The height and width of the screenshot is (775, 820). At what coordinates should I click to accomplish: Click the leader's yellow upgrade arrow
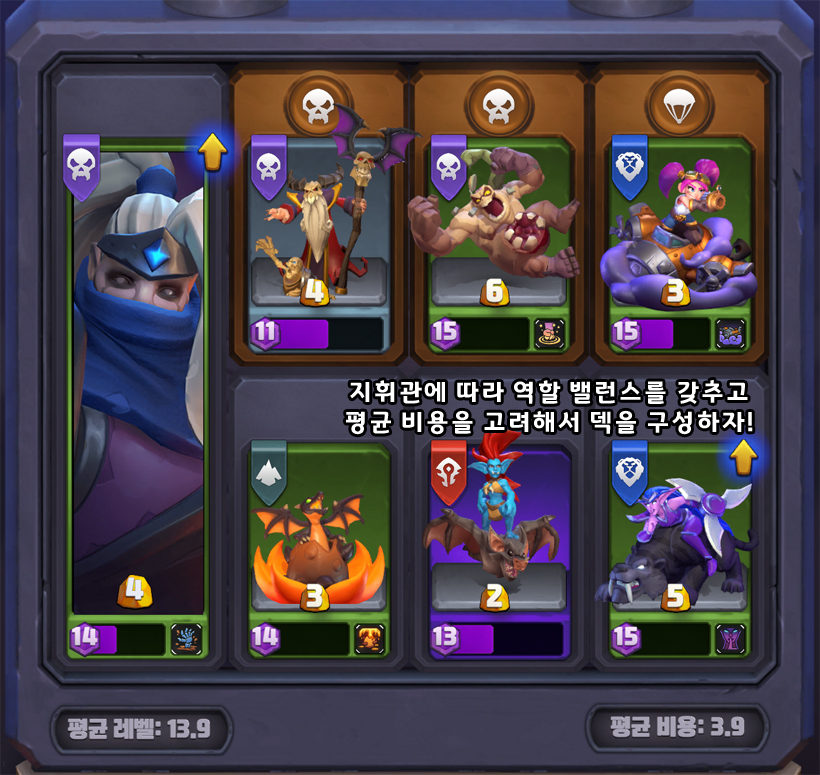click(x=213, y=152)
